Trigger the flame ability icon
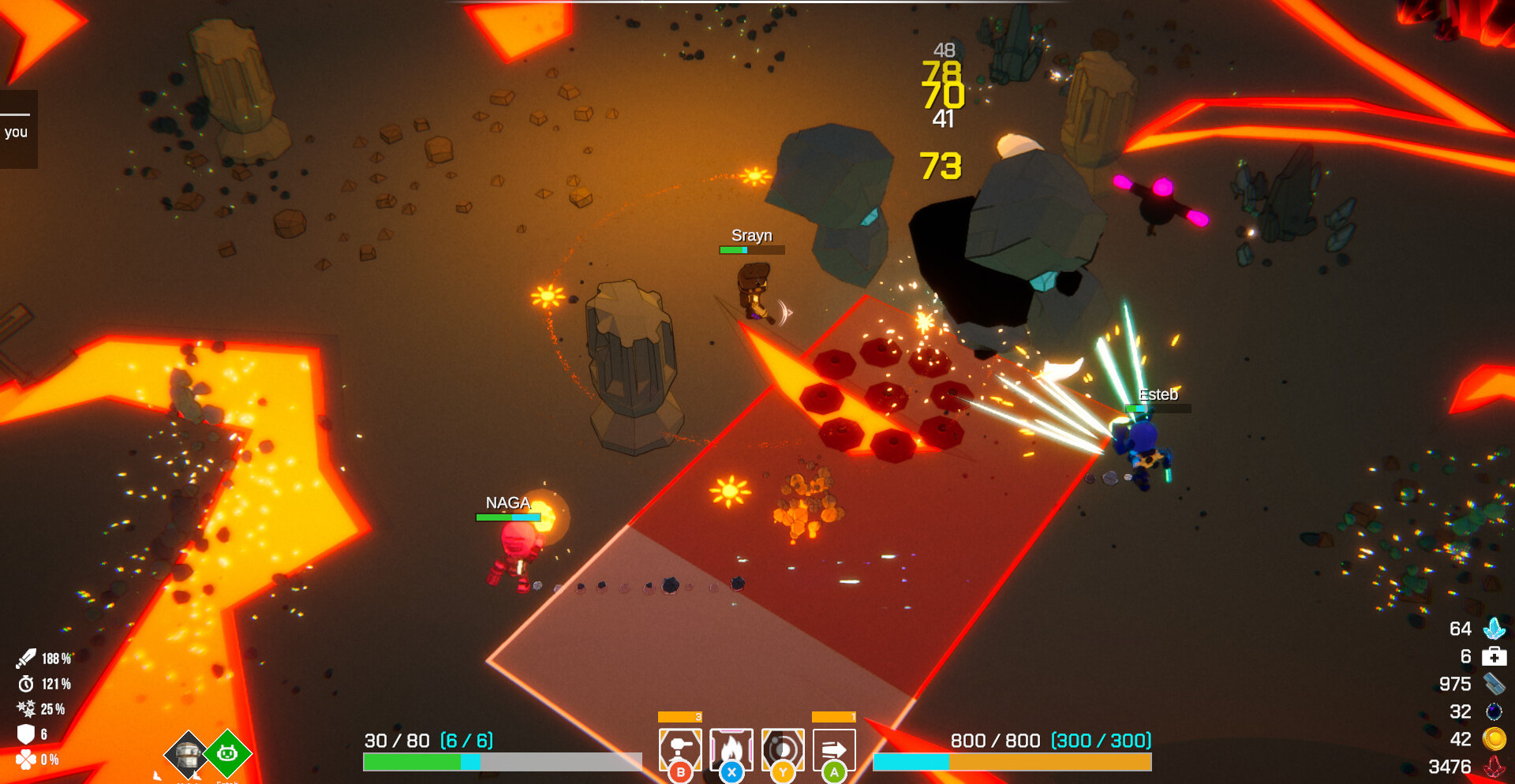 [731, 749]
